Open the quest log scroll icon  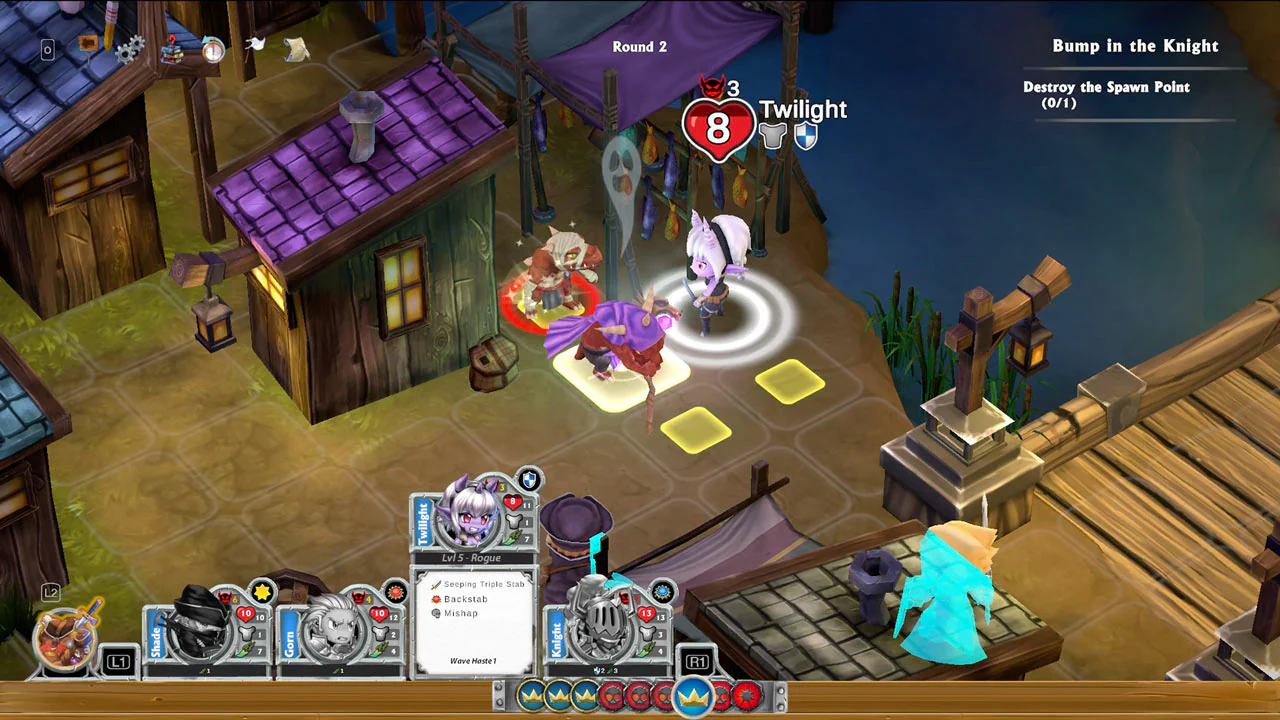pyautogui.click(x=296, y=50)
